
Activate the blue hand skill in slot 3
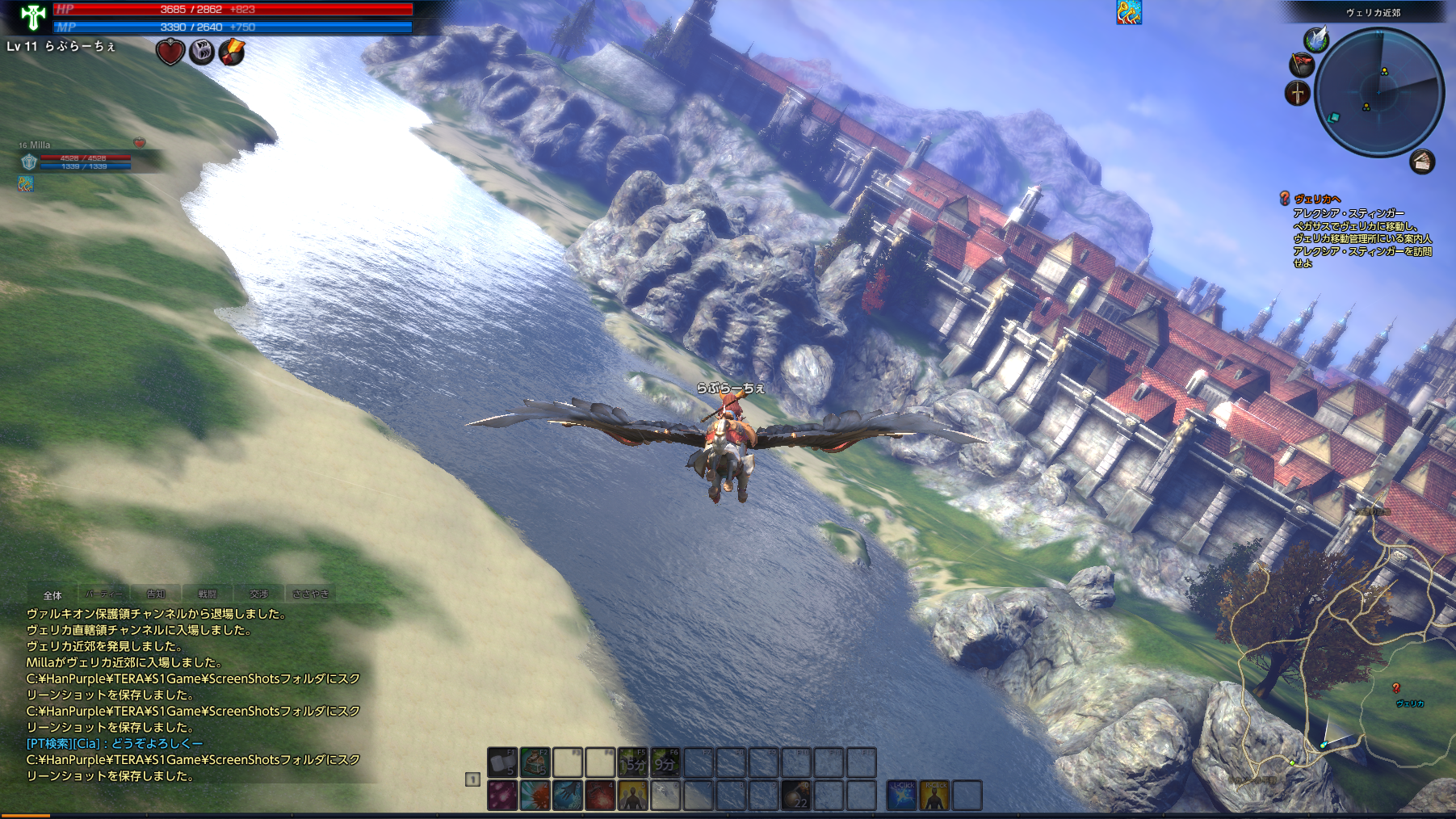(568, 796)
